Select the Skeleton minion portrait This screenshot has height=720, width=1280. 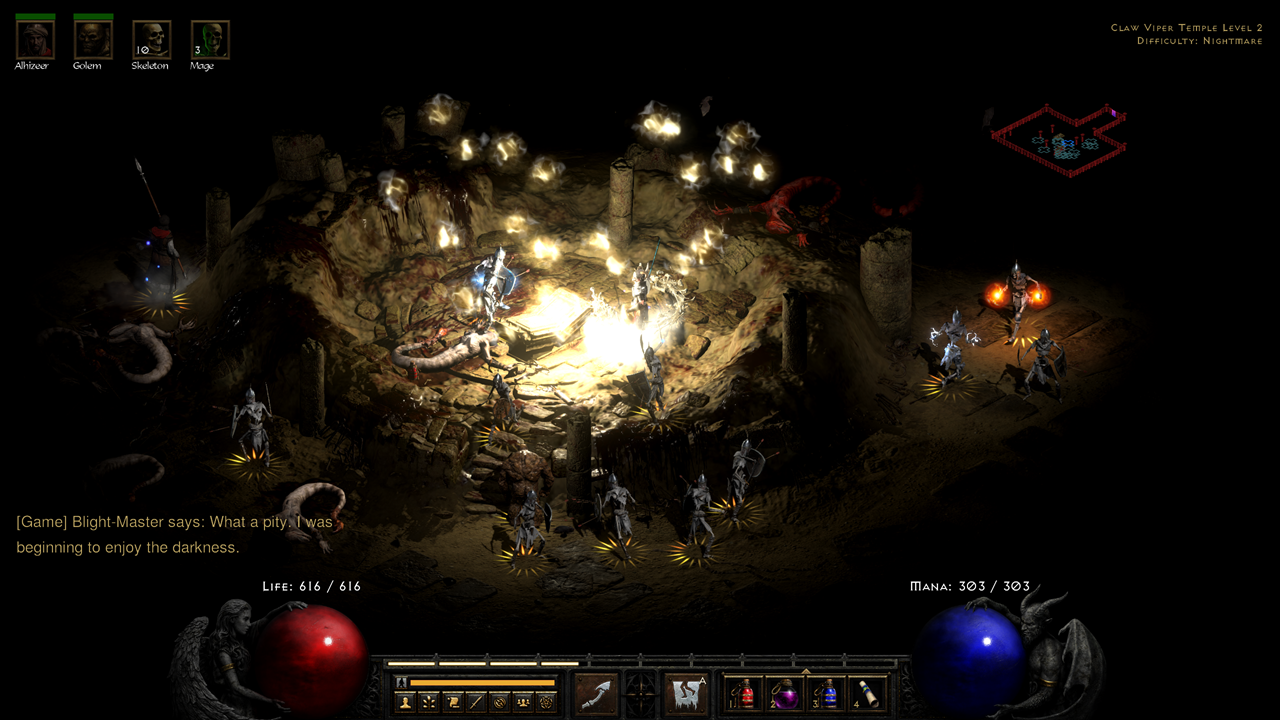[151, 40]
